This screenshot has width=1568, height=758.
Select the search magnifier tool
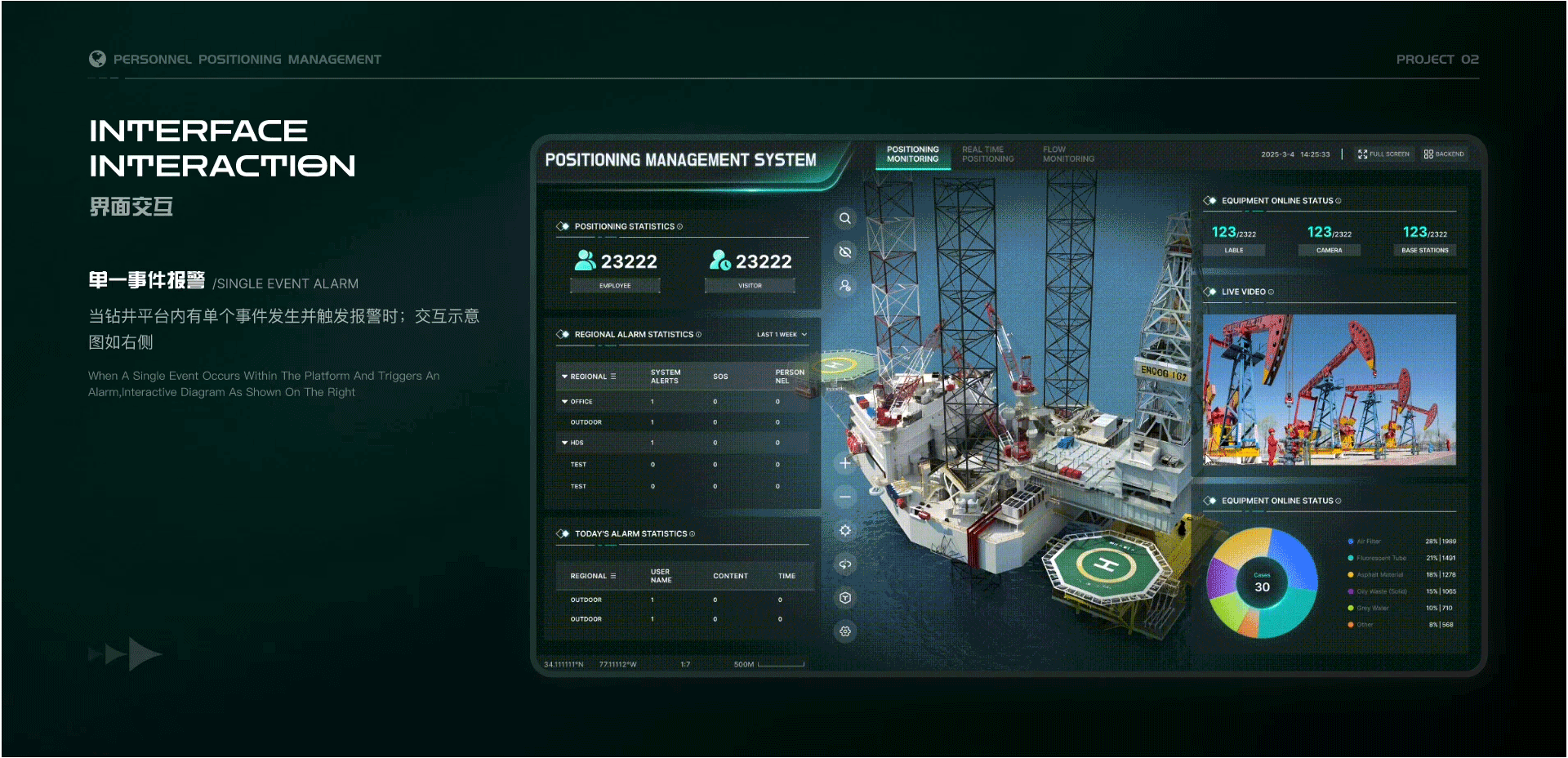(x=845, y=218)
